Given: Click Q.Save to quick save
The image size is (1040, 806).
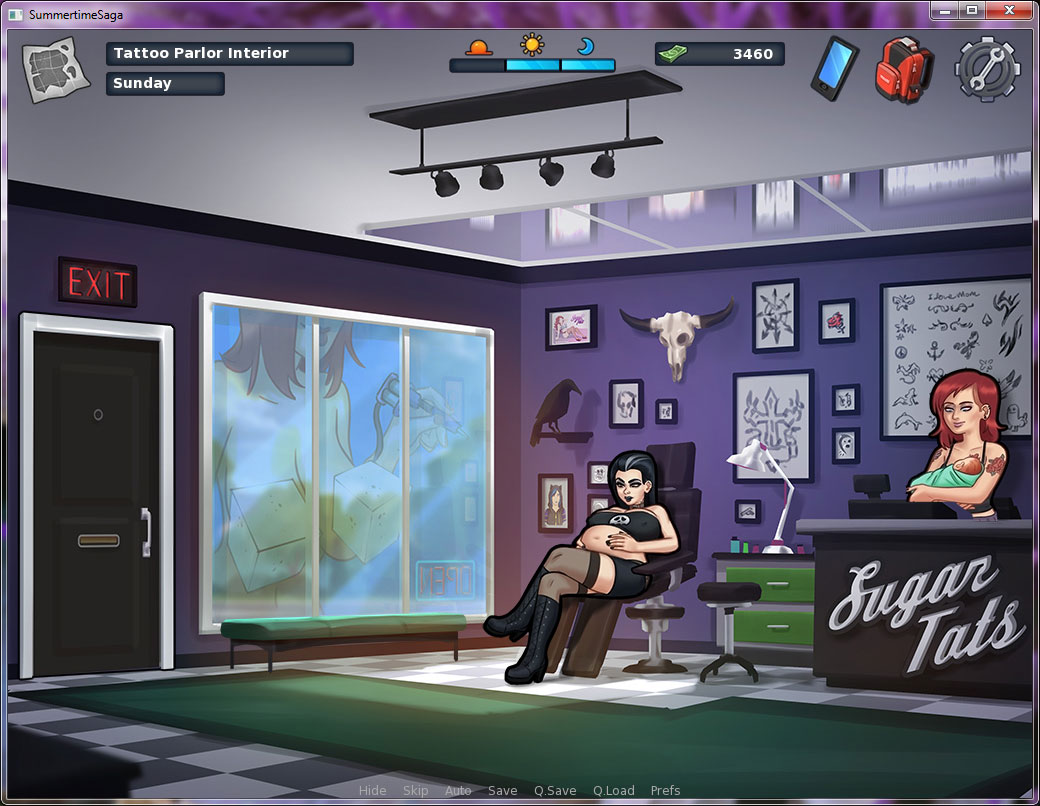Looking at the screenshot, I should [554, 791].
